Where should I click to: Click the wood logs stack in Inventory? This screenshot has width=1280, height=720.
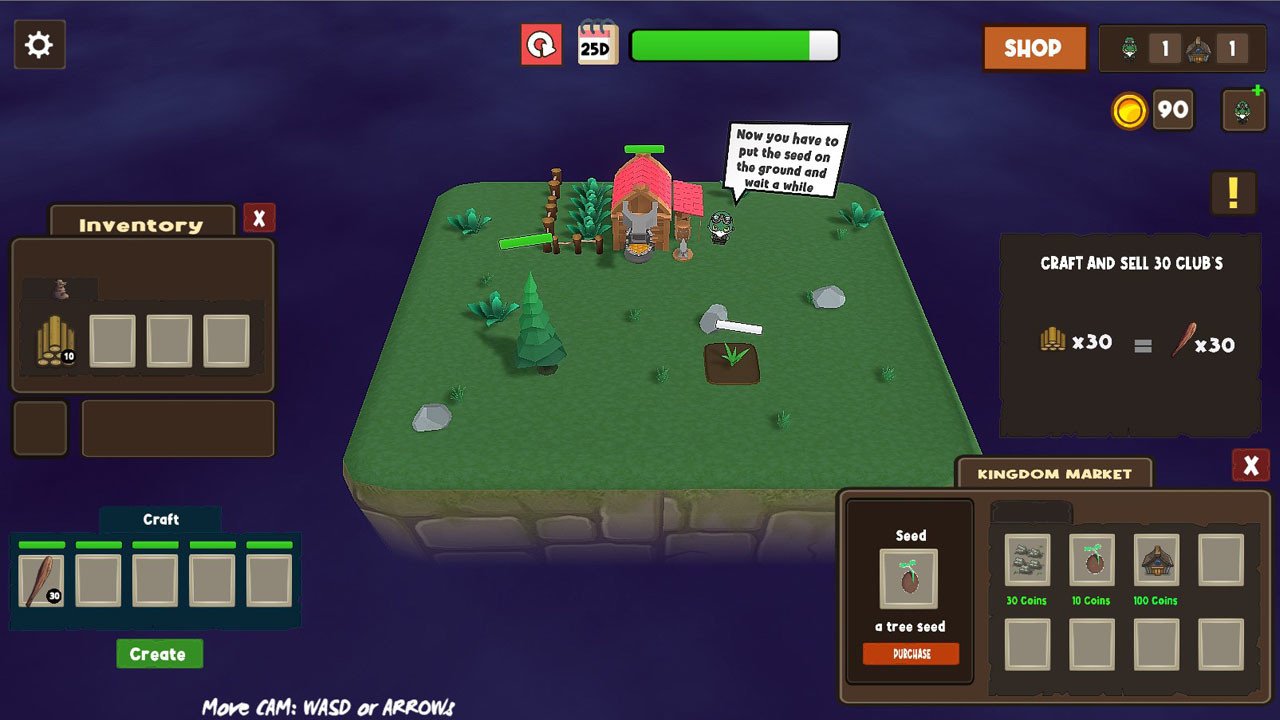click(x=55, y=340)
